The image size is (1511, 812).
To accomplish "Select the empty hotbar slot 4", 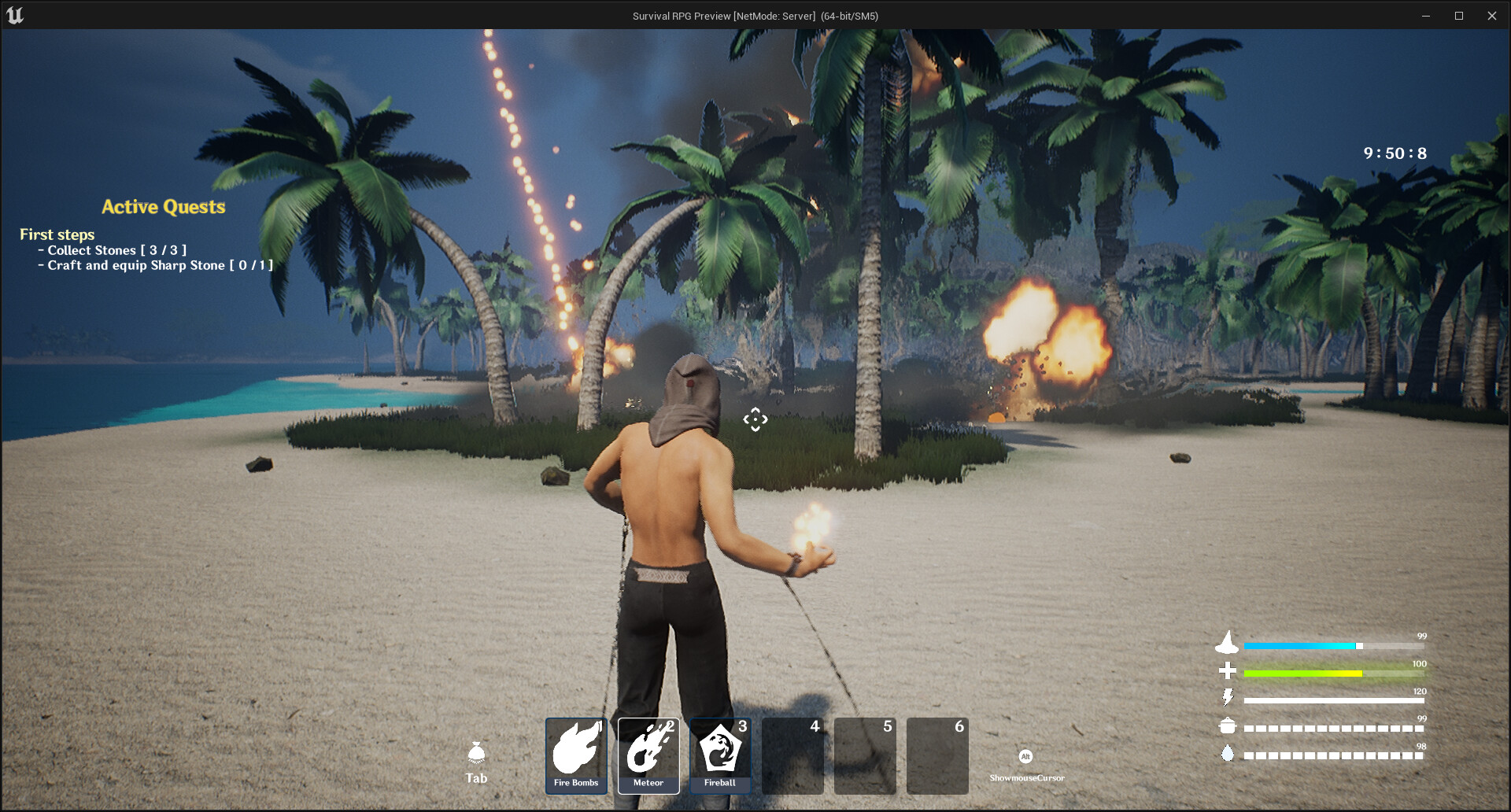I will [x=792, y=754].
